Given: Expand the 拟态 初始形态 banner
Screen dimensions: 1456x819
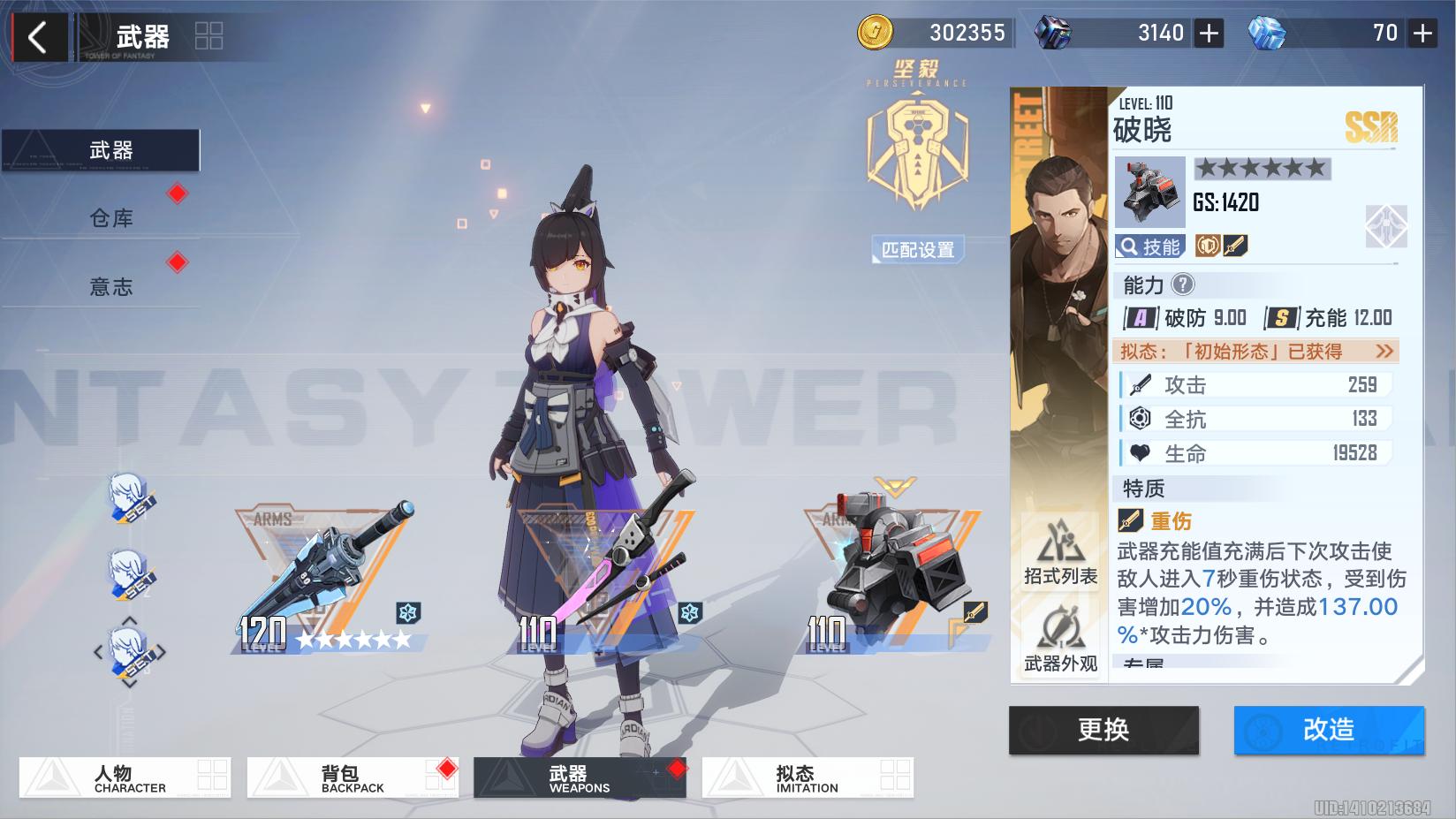Looking at the screenshot, I should (x=1256, y=352).
